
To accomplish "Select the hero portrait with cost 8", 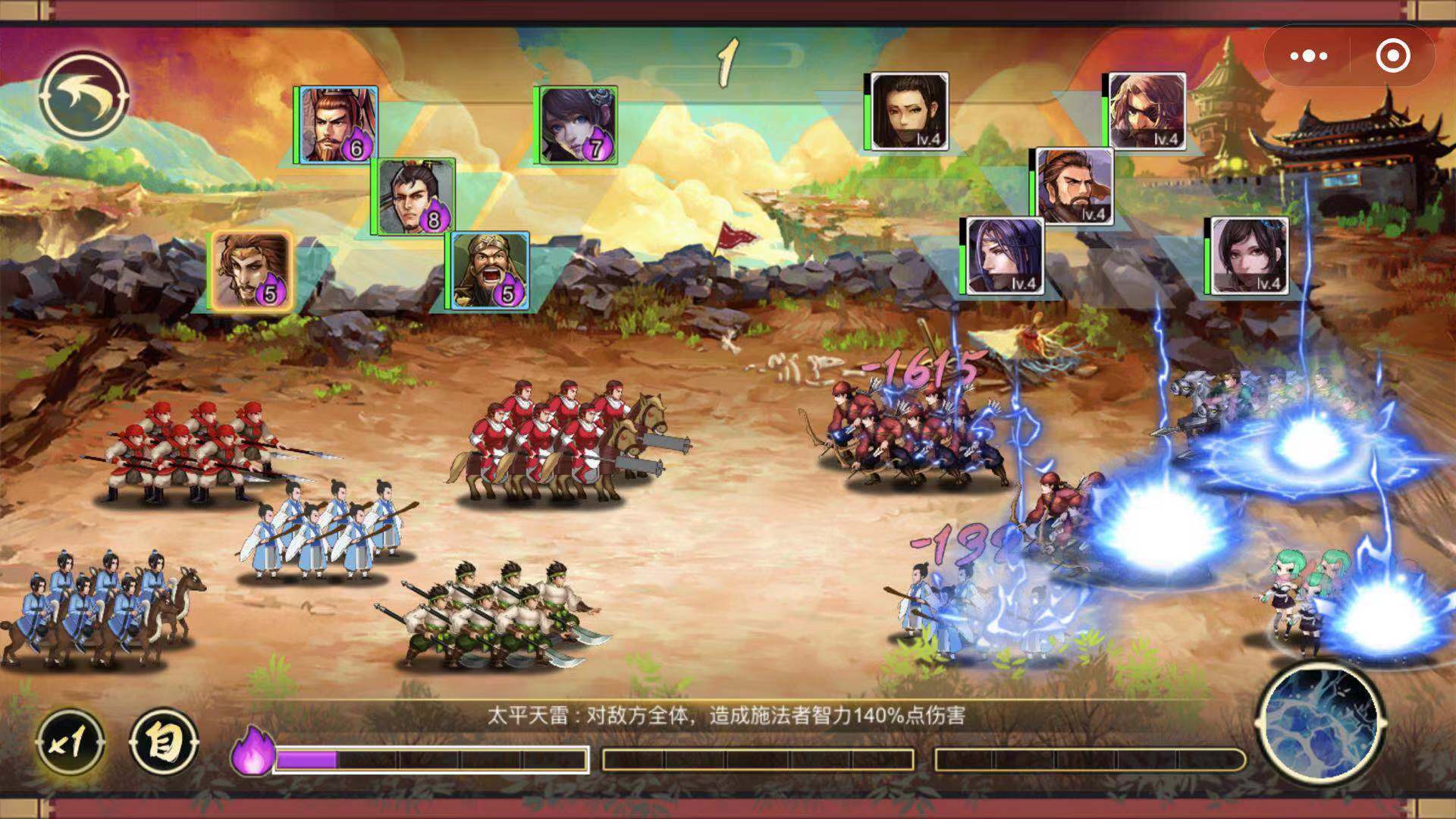I will 416,196.
